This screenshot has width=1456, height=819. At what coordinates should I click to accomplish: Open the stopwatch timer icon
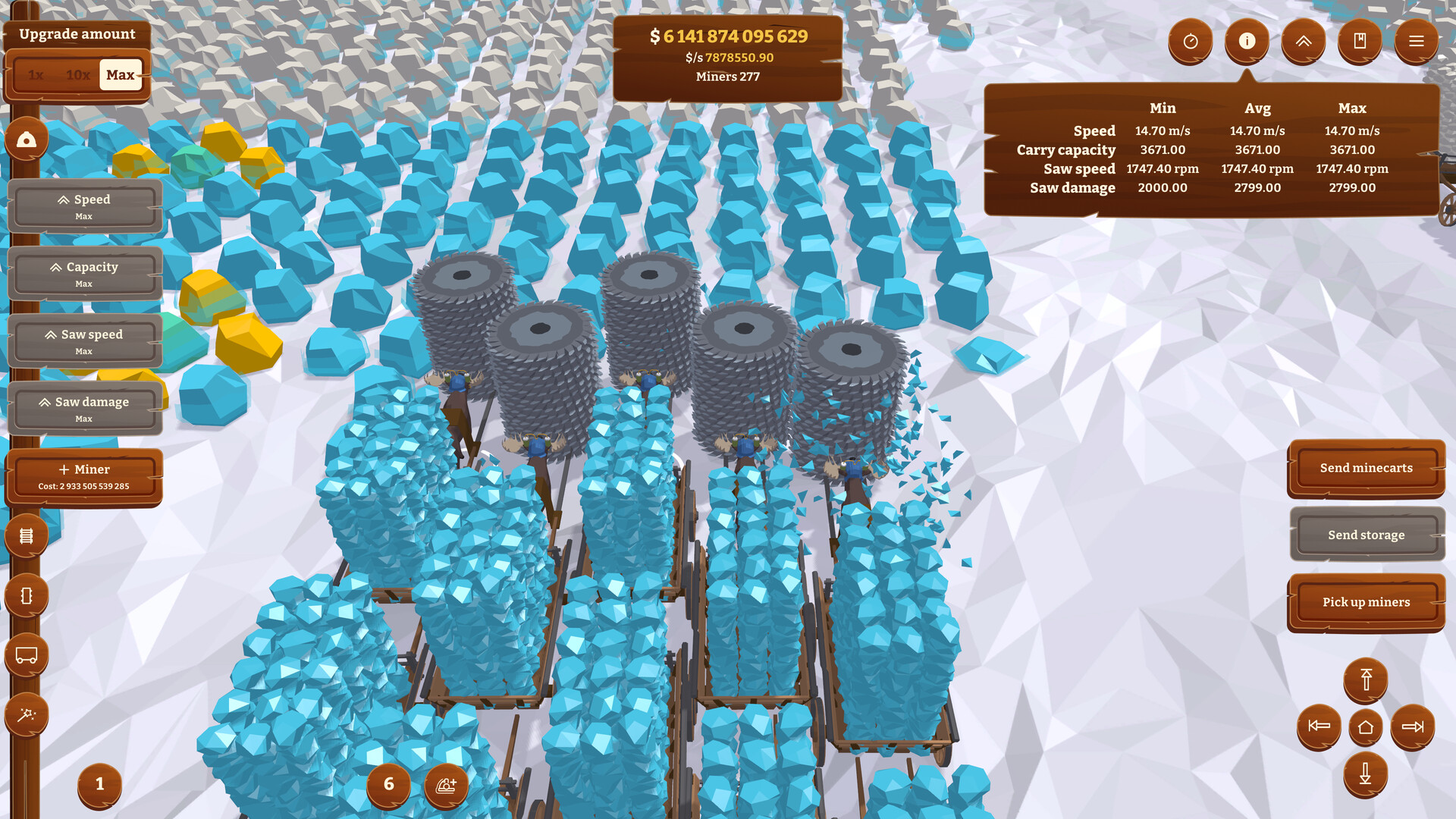coord(1191,41)
